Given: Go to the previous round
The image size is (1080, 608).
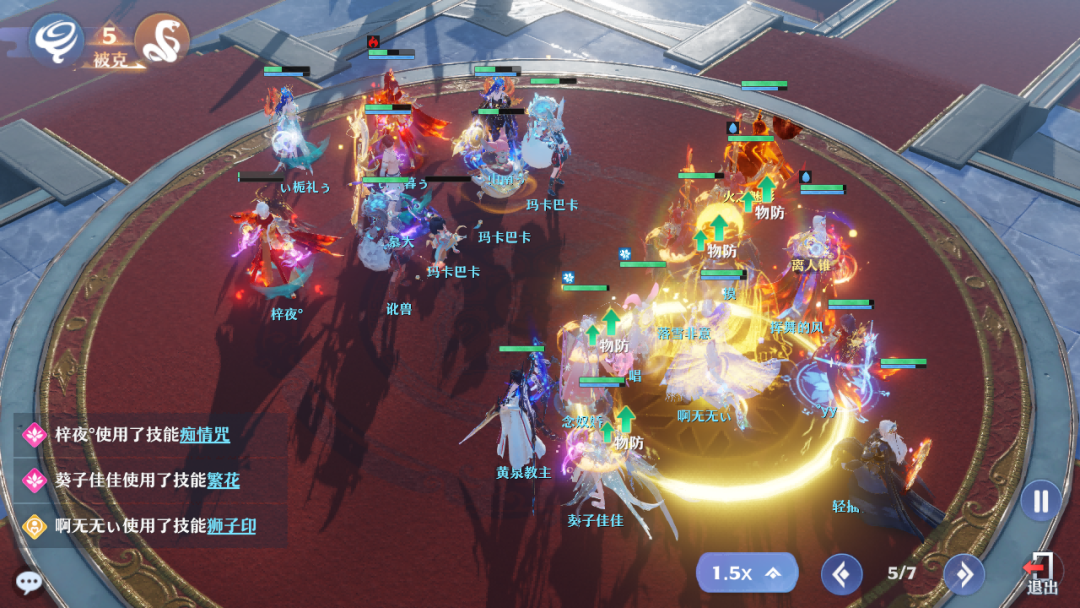Looking at the screenshot, I should click(841, 574).
